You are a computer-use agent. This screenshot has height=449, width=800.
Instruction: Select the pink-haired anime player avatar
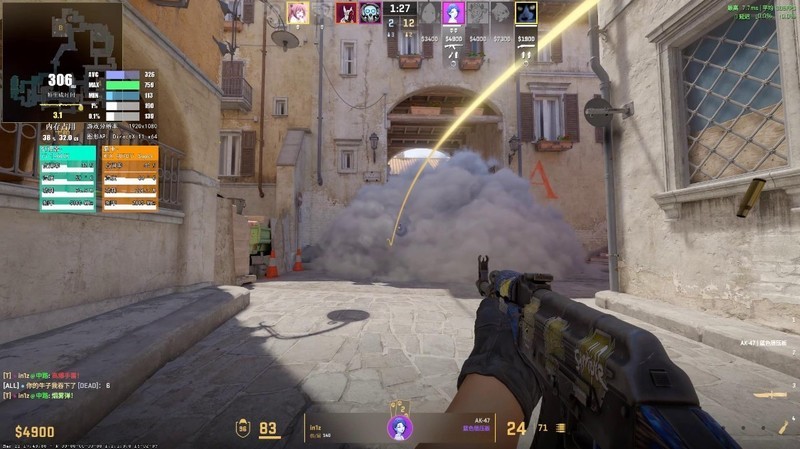tap(297, 12)
